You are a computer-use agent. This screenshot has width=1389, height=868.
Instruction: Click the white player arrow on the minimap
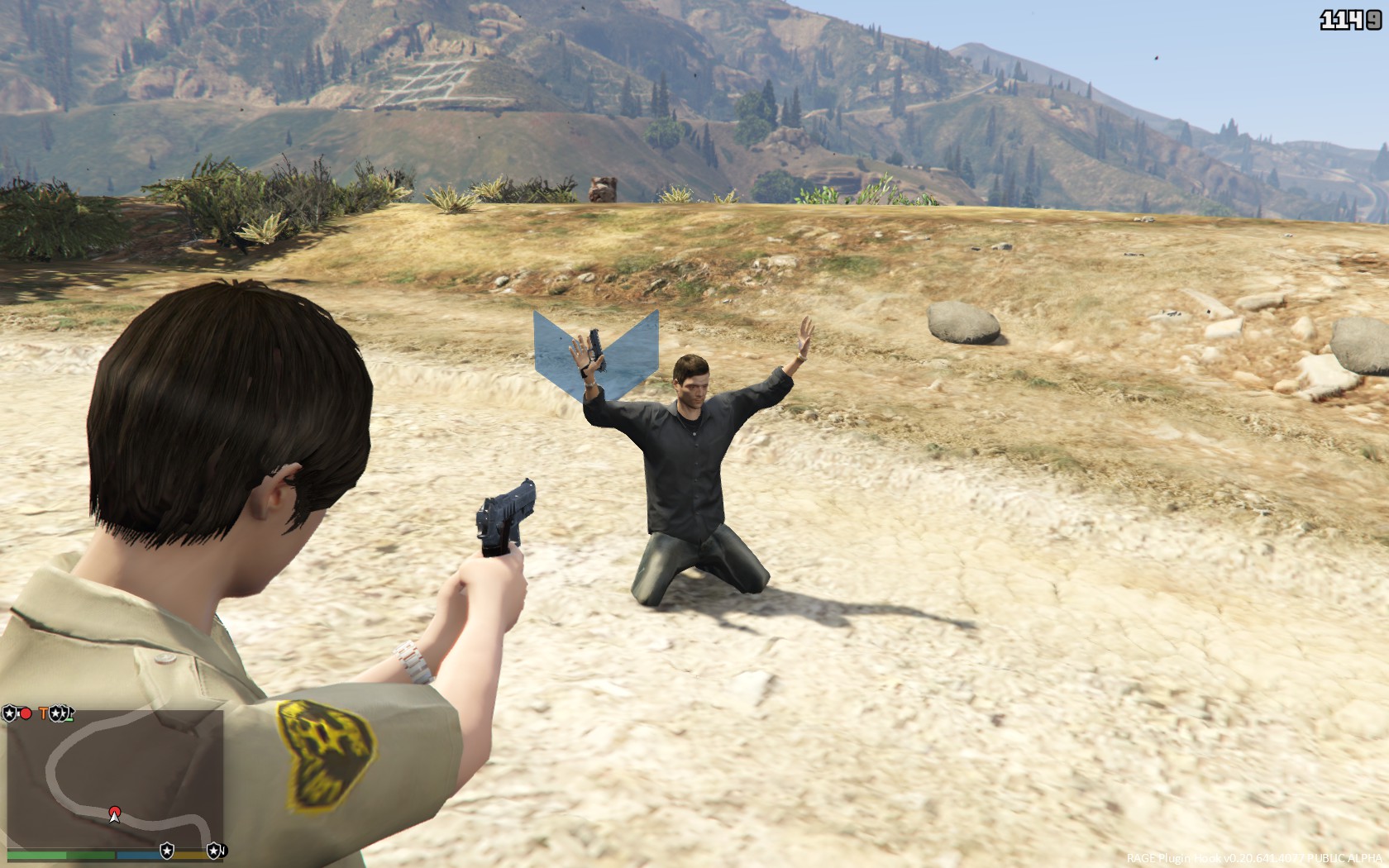[115, 816]
